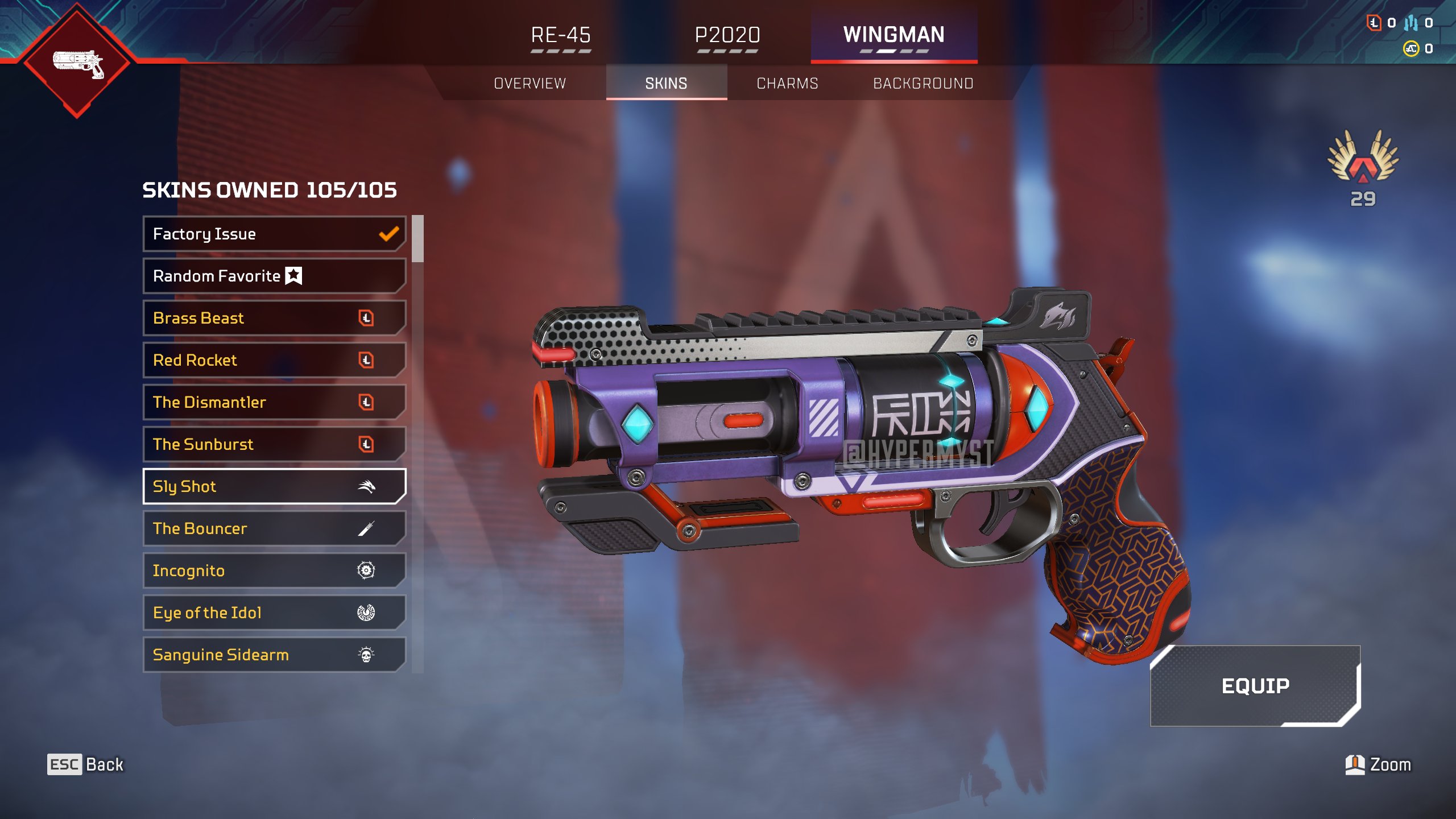Choose the Random Favorite option

click(274, 276)
